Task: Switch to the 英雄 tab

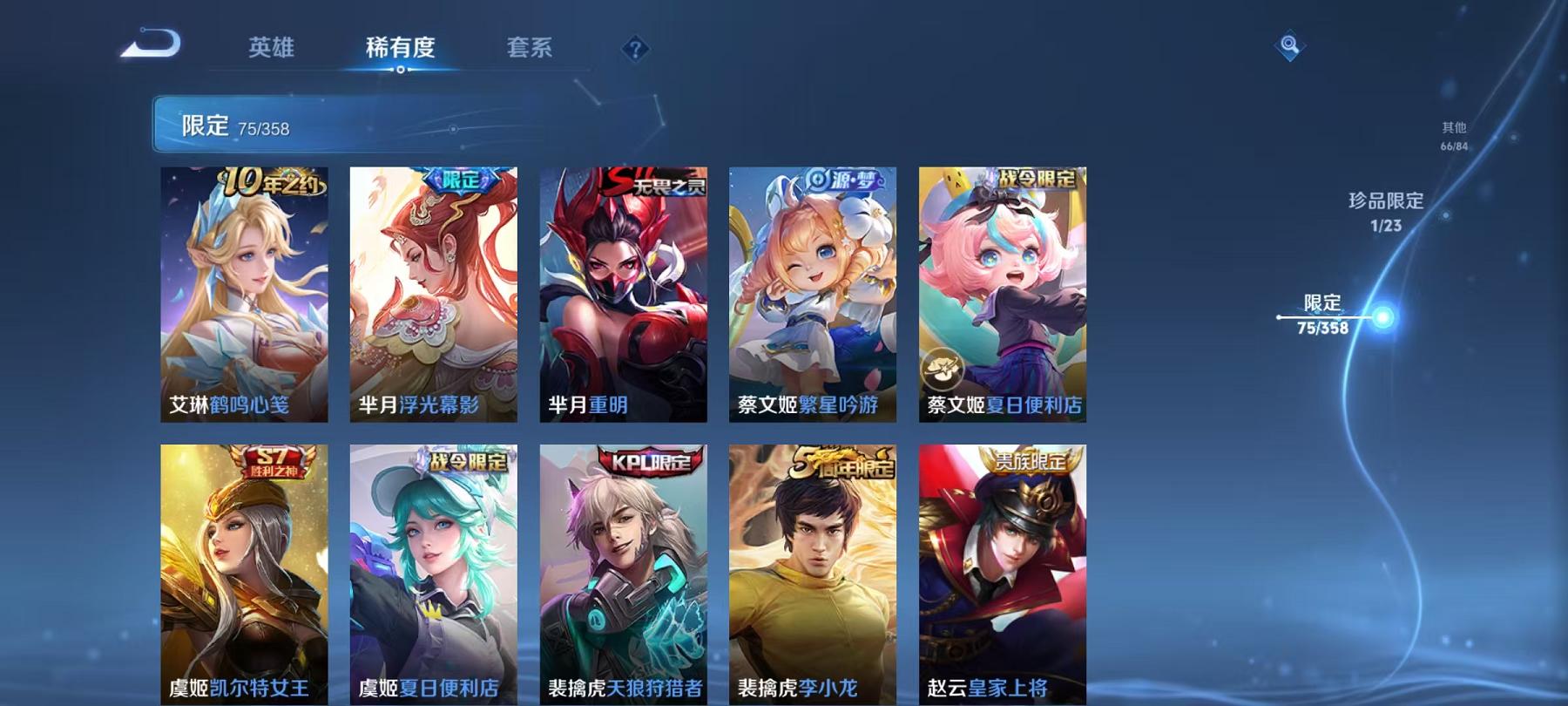Action: coord(270,48)
